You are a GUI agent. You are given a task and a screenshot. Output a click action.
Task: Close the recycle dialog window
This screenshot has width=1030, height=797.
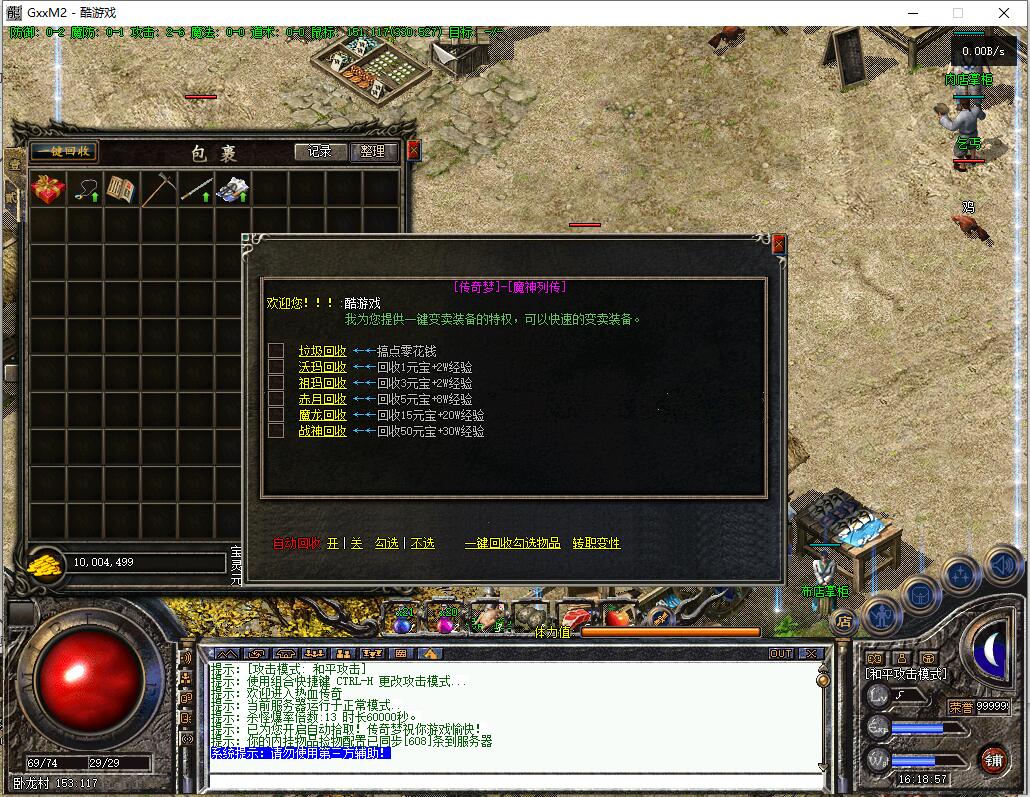(779, 245)
